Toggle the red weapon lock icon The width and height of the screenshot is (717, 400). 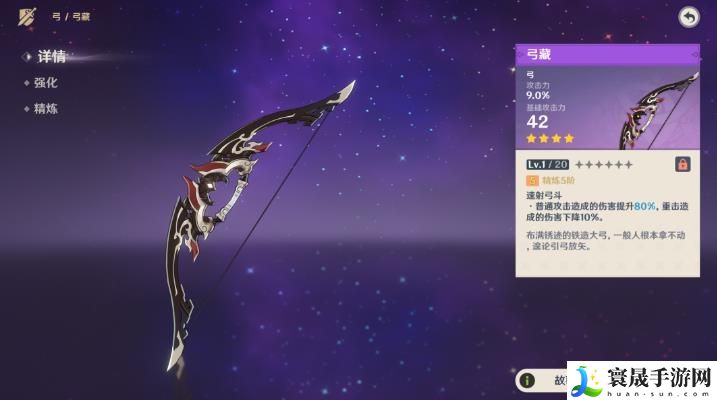[x=683, y=164]
